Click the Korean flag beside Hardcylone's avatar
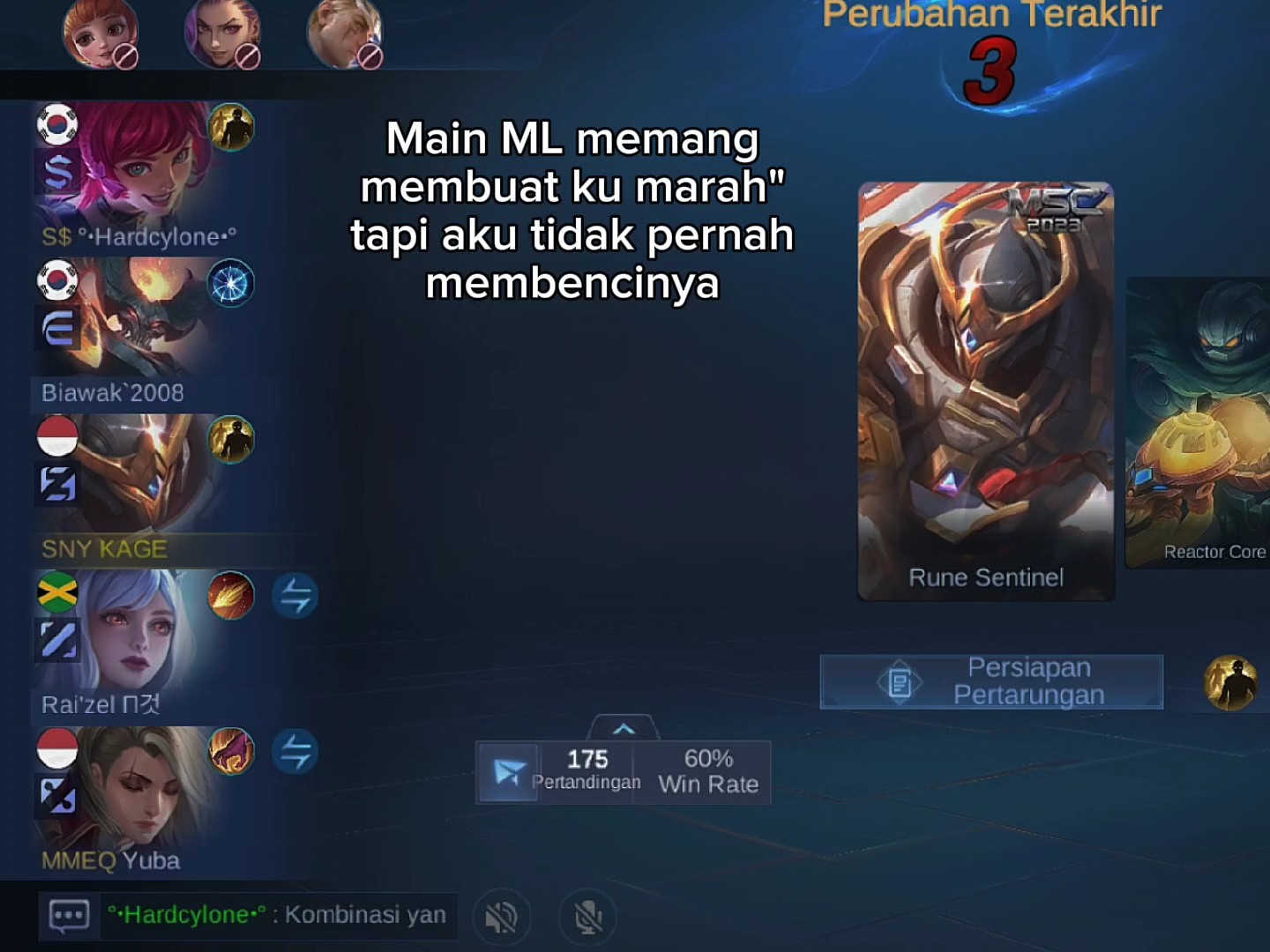The height and width of the screenshot is (952, 1270). (57, 123)
